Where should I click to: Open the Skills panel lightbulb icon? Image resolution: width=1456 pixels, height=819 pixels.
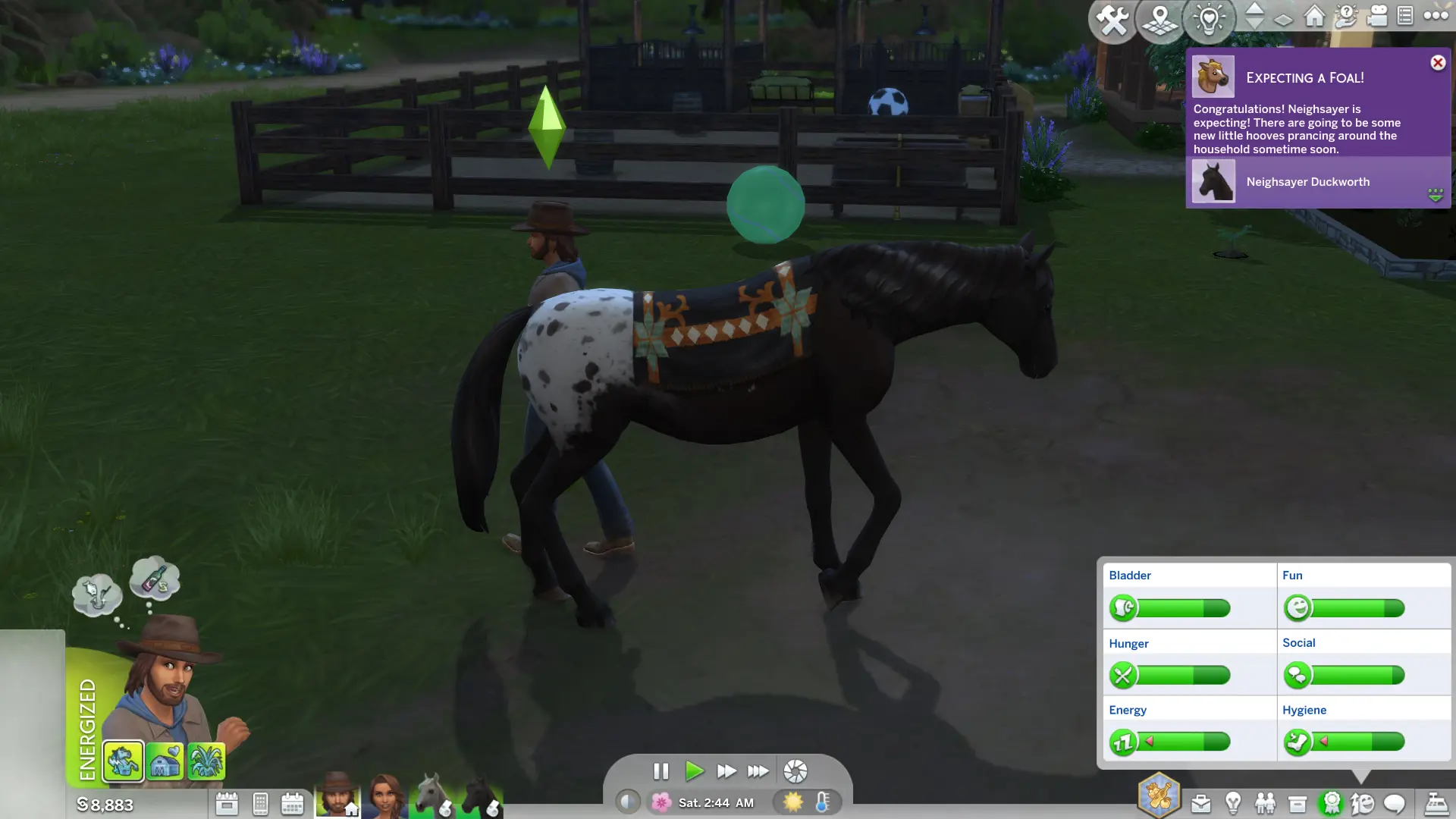[x=1232, y=802]
